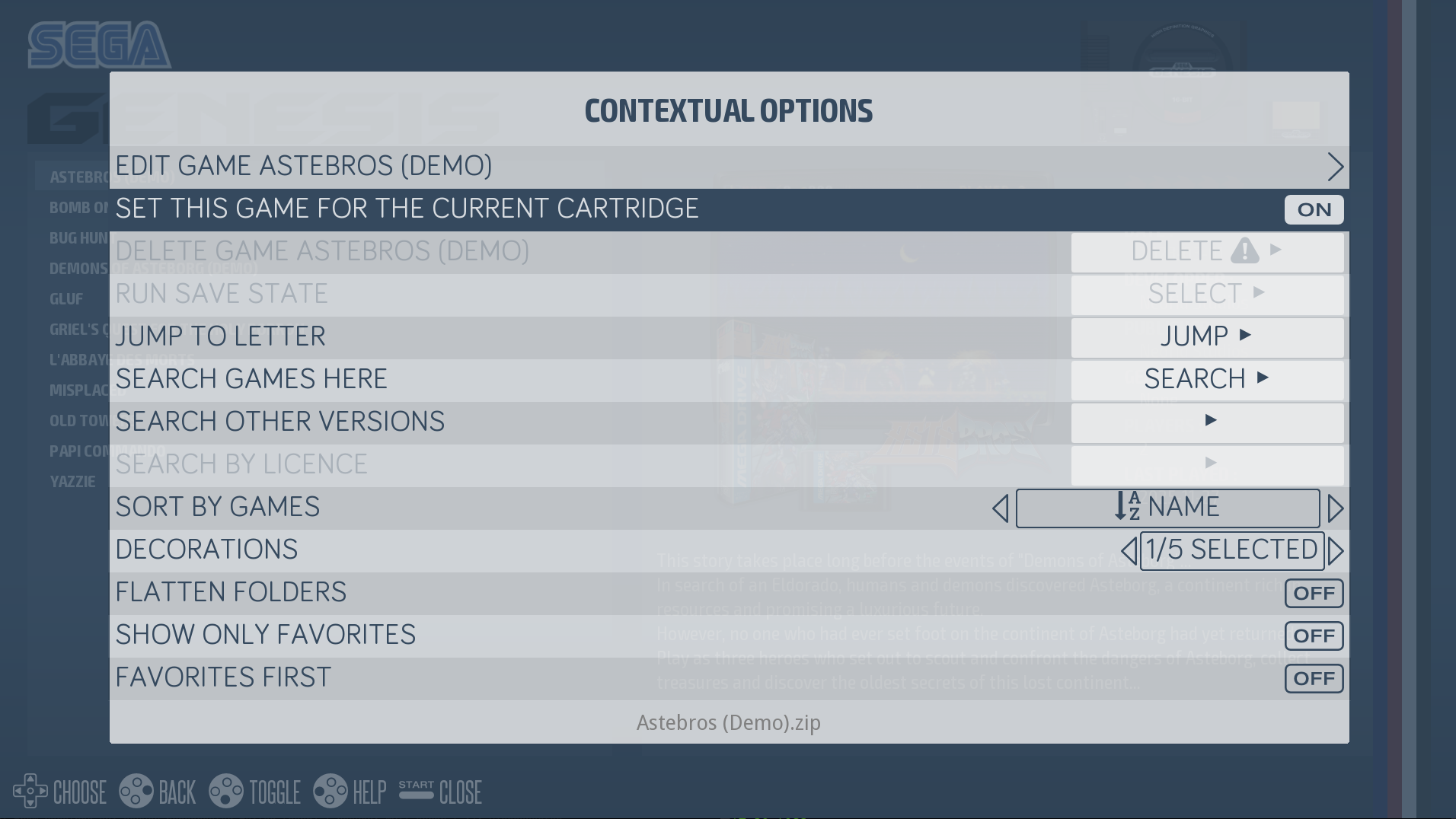Select GLUF in the game list
This screenshot has height=819, width=1456.
(x=67, y=298)
